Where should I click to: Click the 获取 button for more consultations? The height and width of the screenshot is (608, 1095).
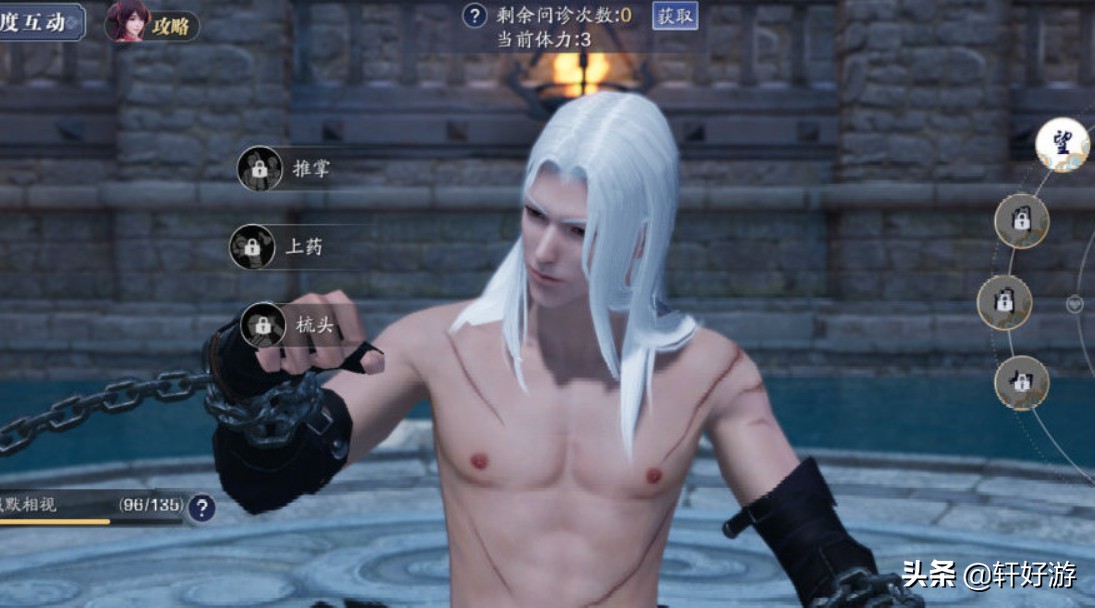[675, 15]
